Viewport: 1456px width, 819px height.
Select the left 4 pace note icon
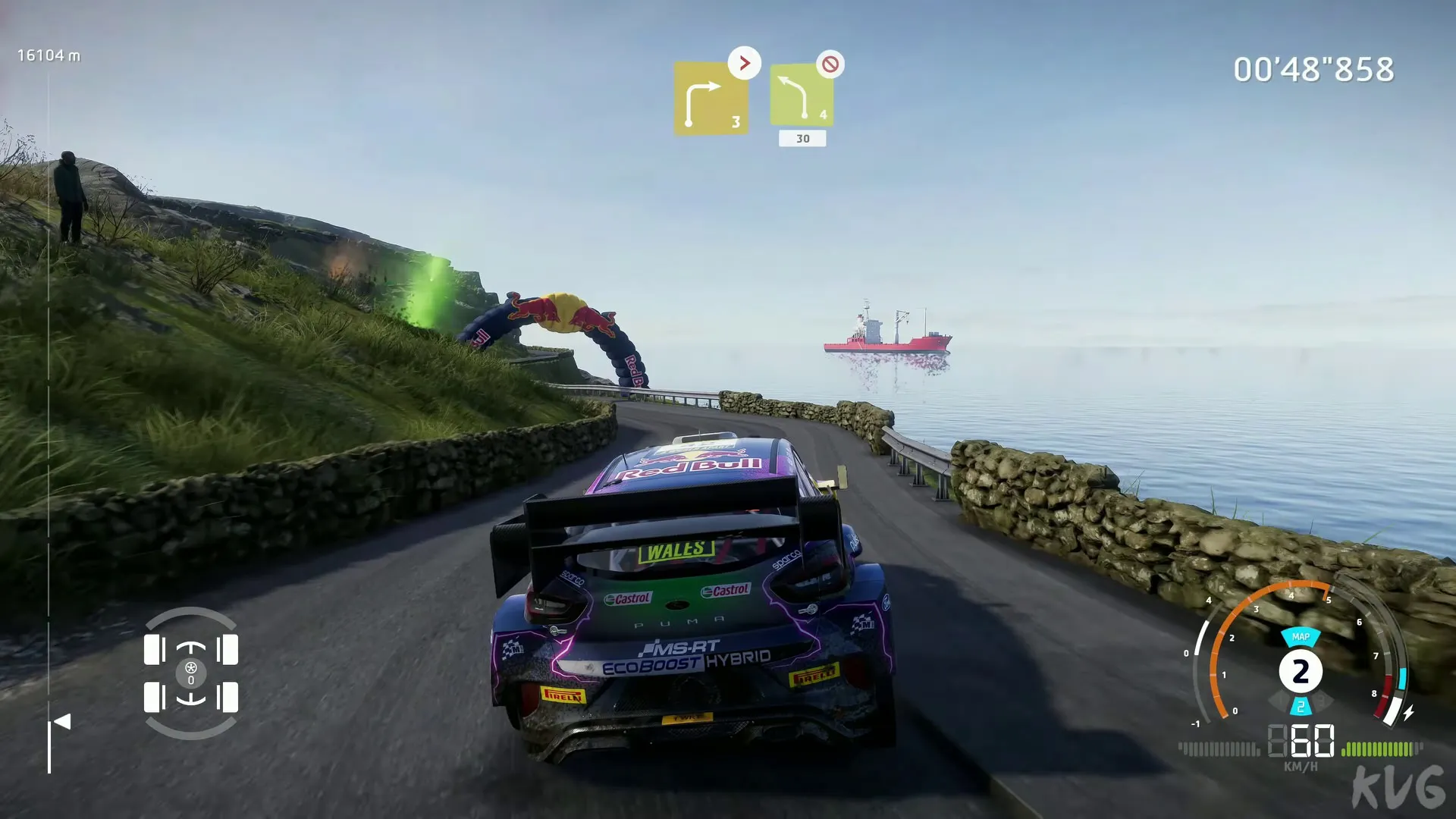802,96
